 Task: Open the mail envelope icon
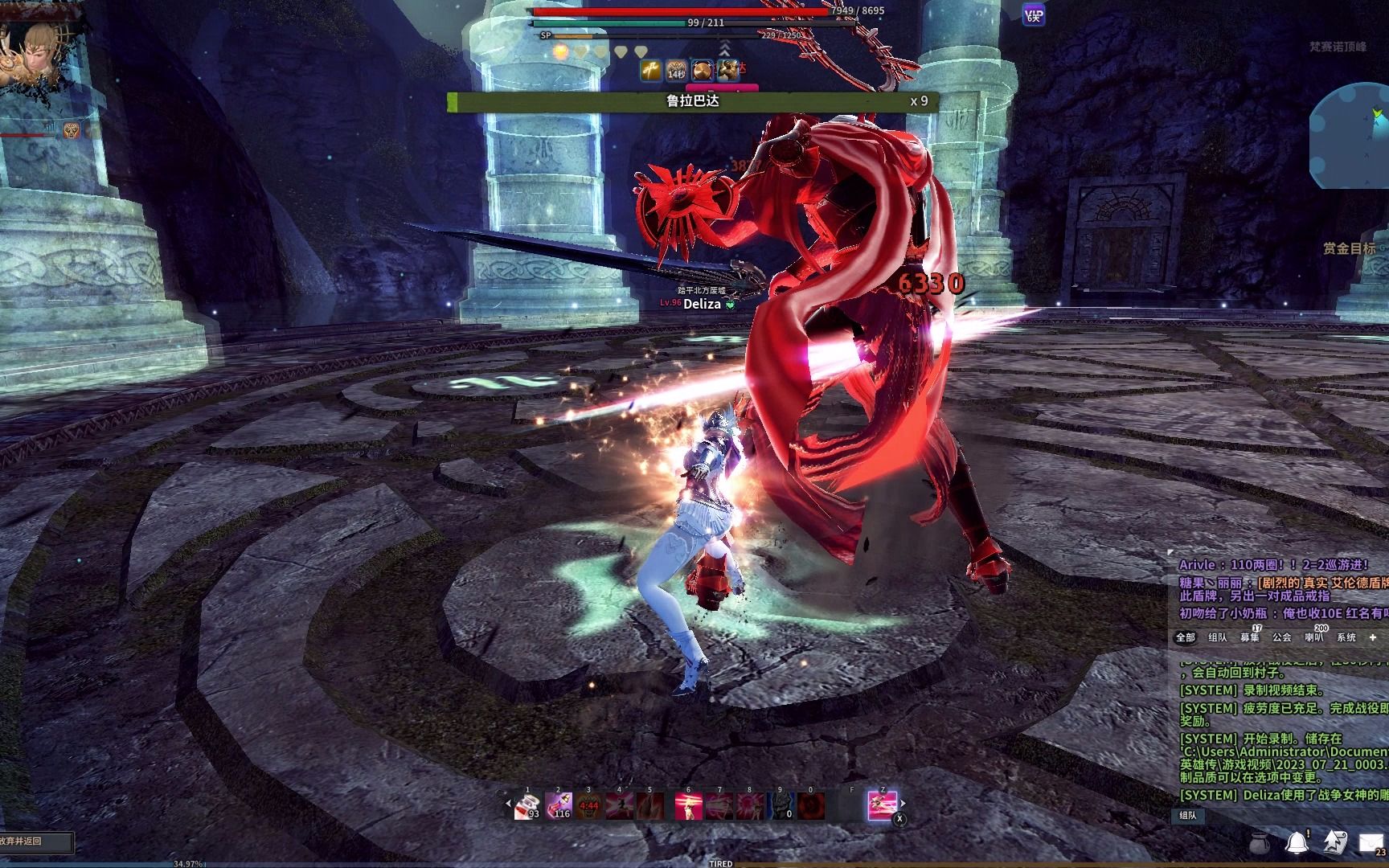click(1371, 842)
